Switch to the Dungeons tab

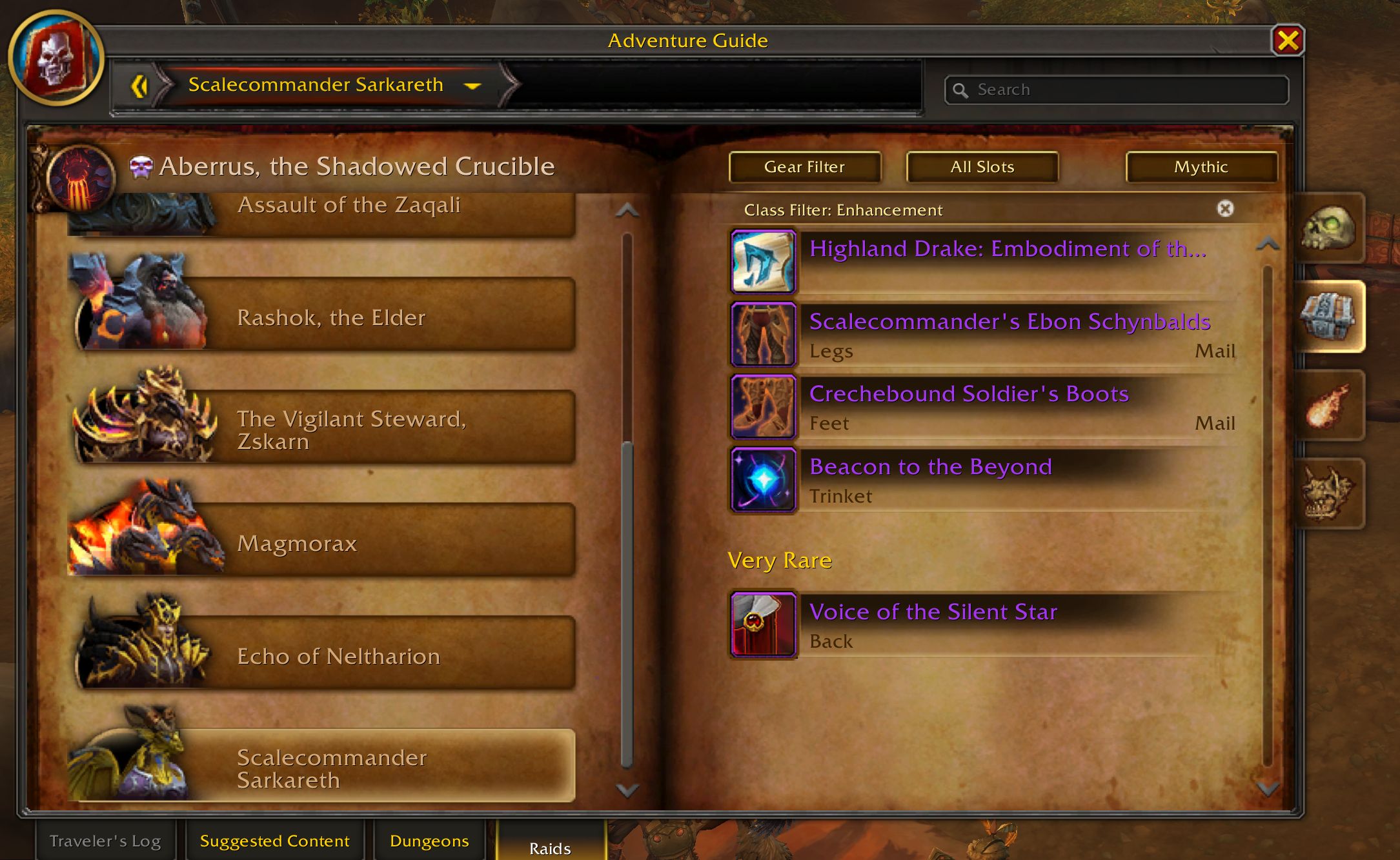click(429, 841)
